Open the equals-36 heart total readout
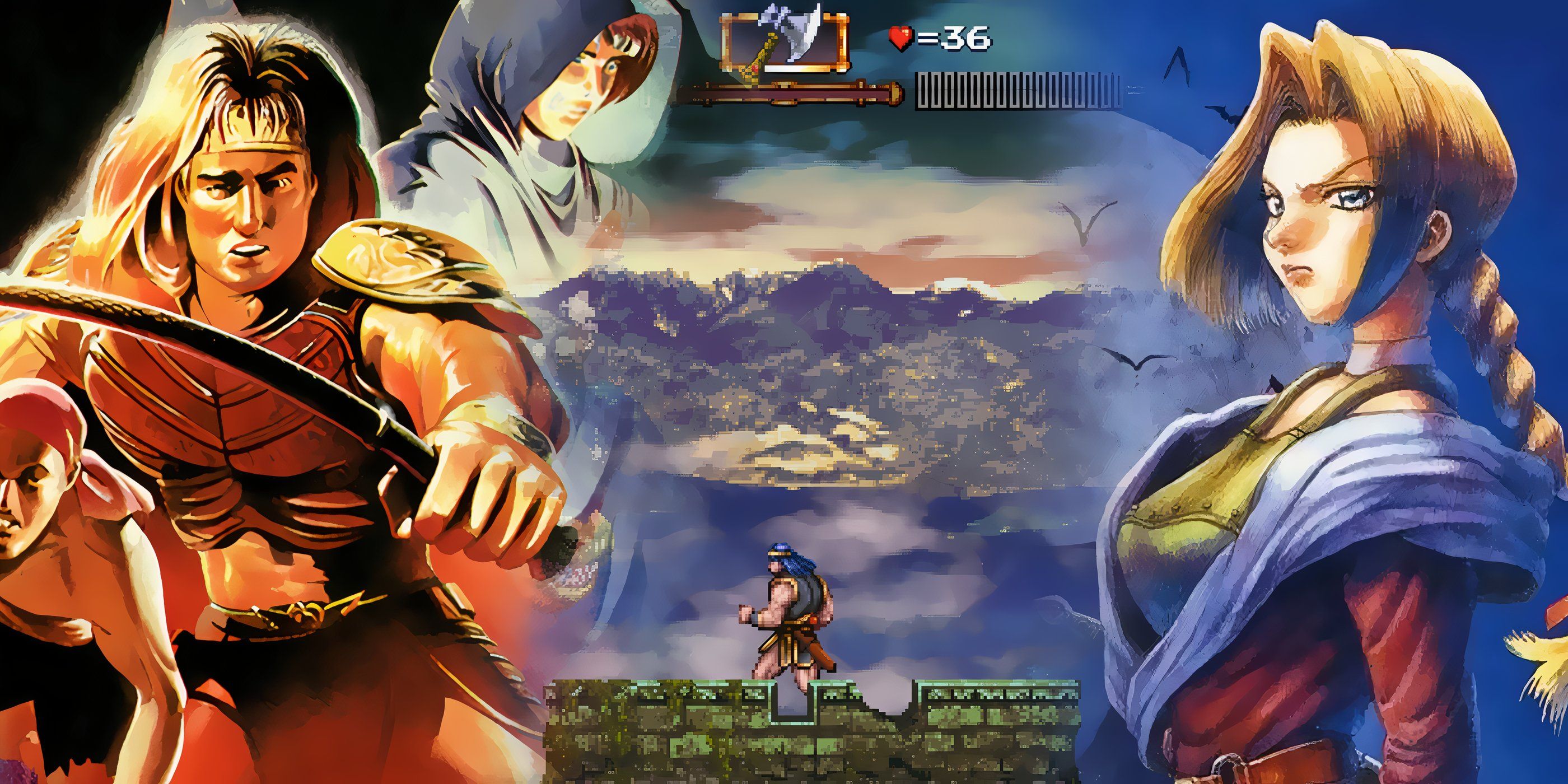 pyautogui.click(x=950, y=38)
